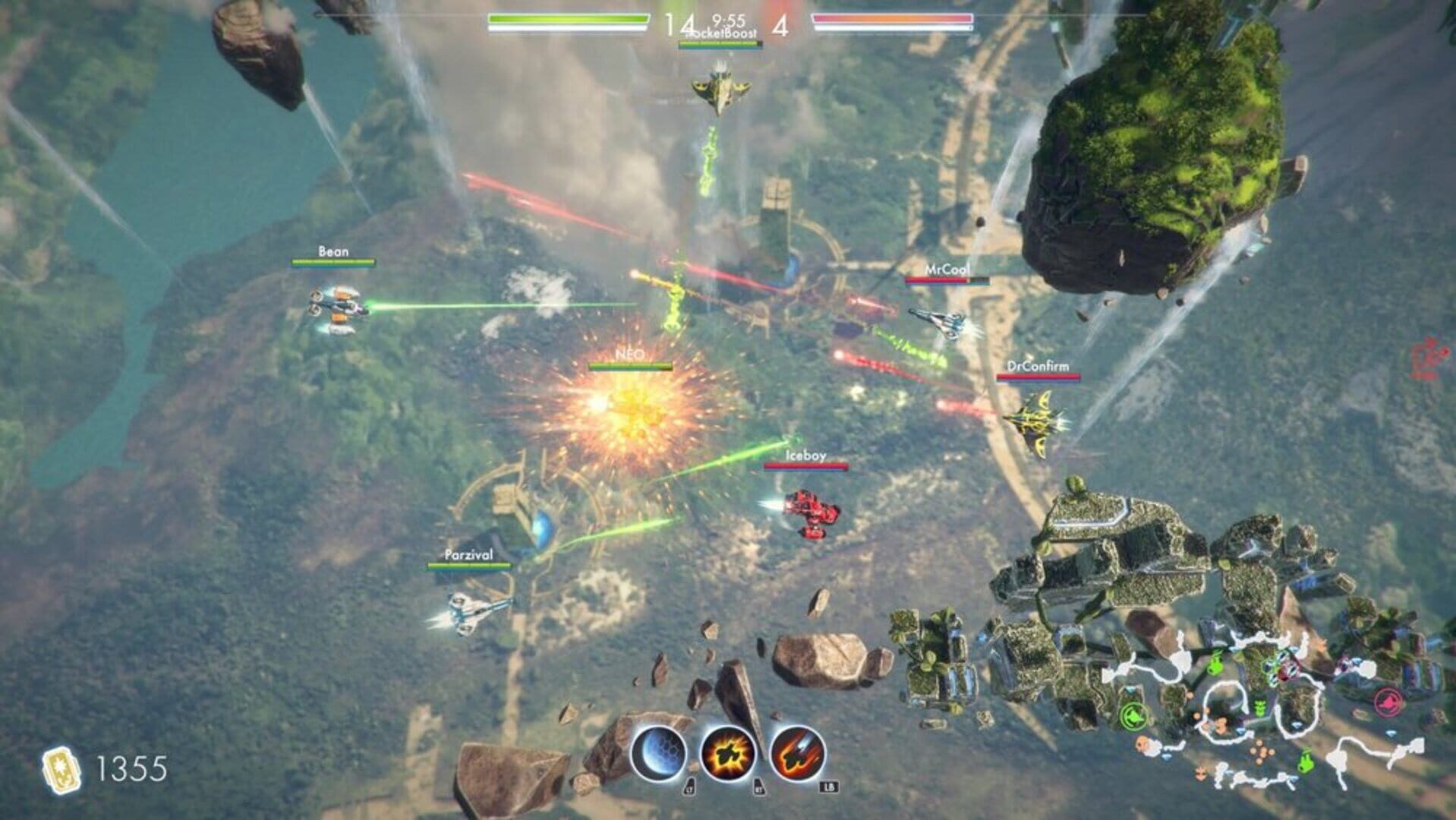The width and height of the screenshot is (1456, 820).
Task: Select the red team score showing 4
Action: coord(780,25)
